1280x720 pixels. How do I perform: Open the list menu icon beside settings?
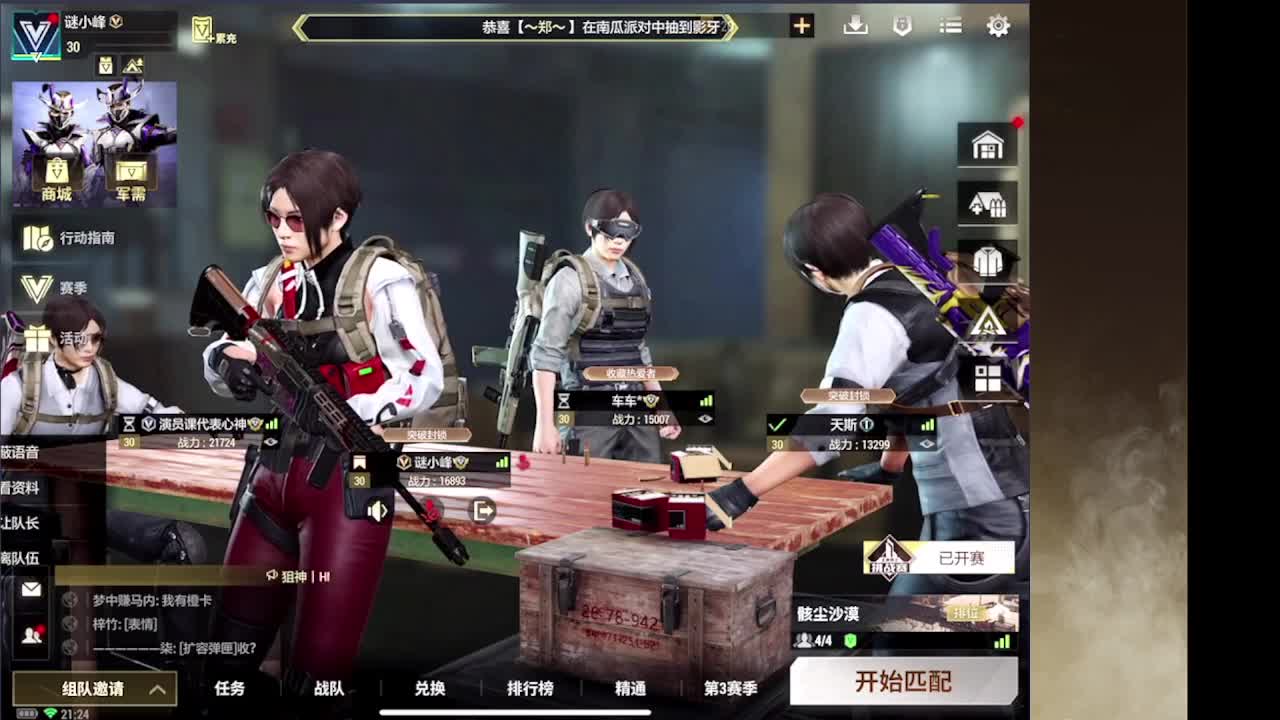pyautogui.click(x=950, y=26)
